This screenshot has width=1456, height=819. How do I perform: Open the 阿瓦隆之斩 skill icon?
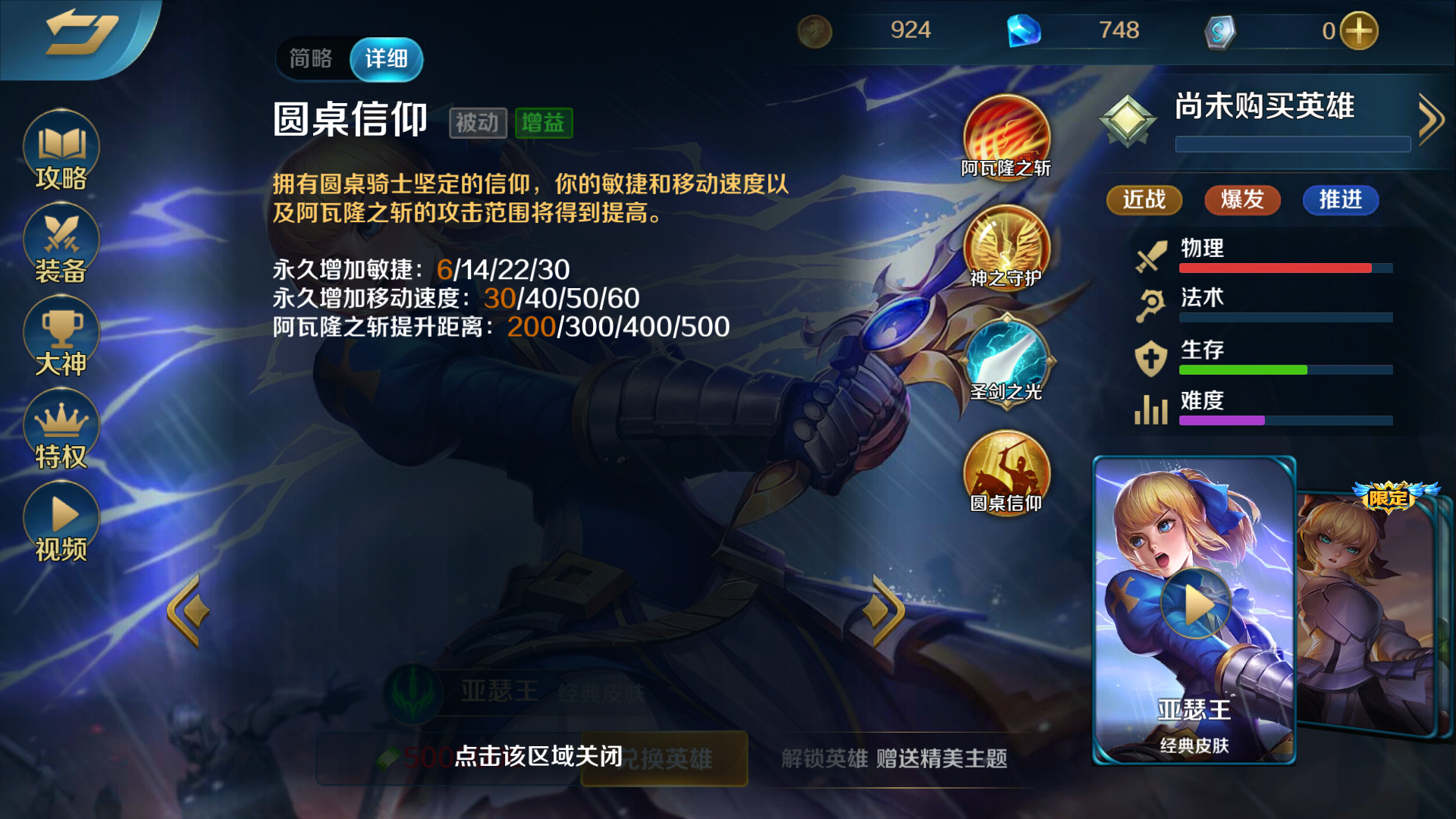(1005, 136)
